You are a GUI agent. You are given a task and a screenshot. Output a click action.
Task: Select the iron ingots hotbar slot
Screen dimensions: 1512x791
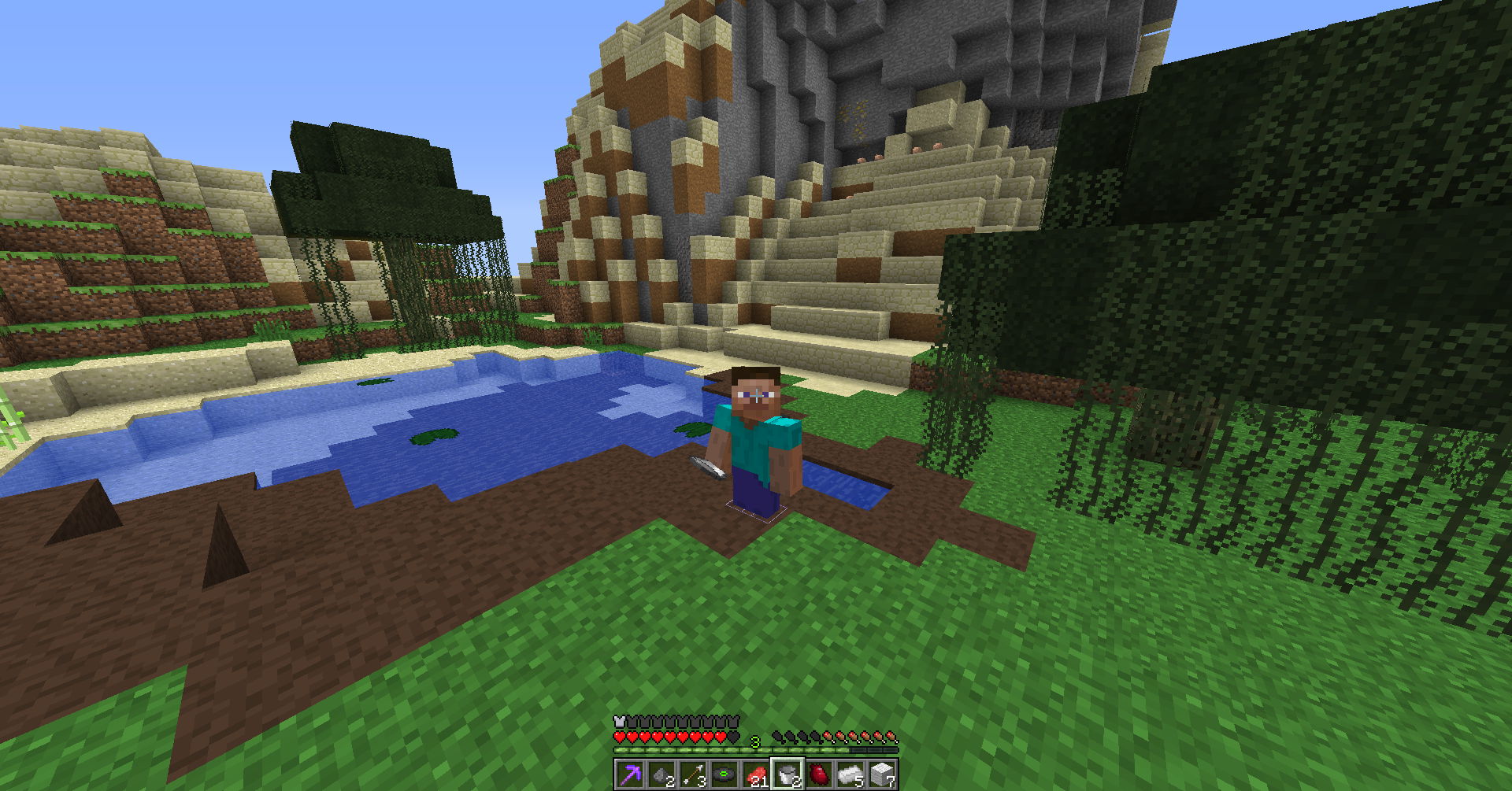850,774
